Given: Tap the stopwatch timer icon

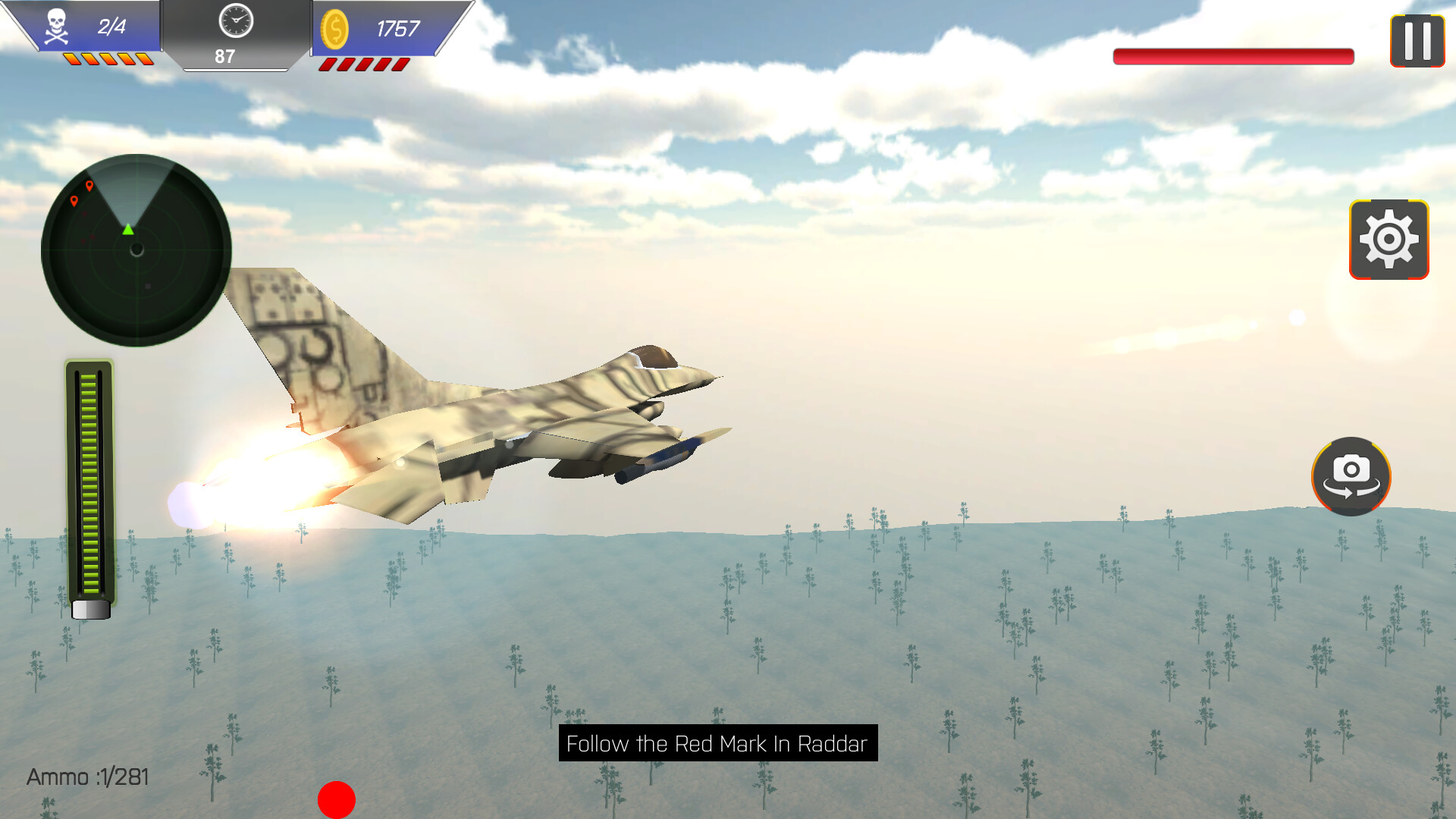Looking at the screenshot, I should pyautogui.click(x=236, y=23).
